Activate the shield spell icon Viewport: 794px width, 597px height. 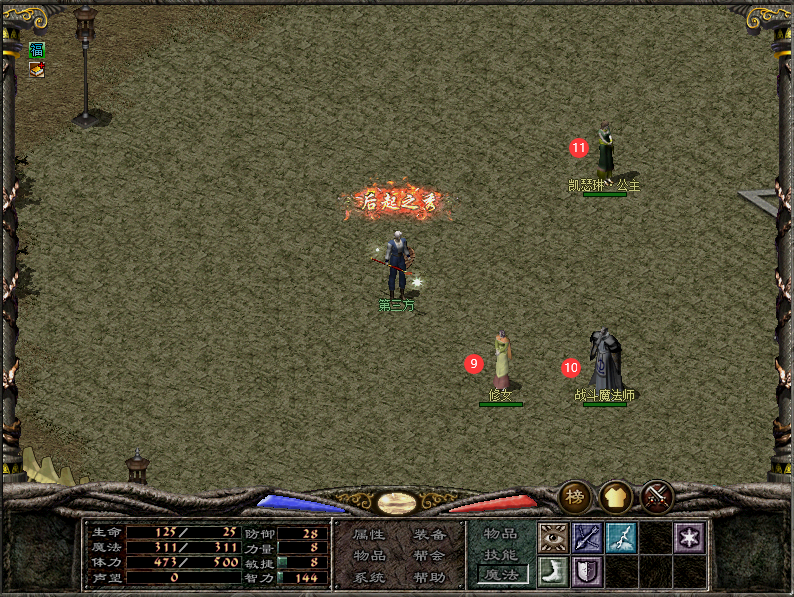(588, 572)
